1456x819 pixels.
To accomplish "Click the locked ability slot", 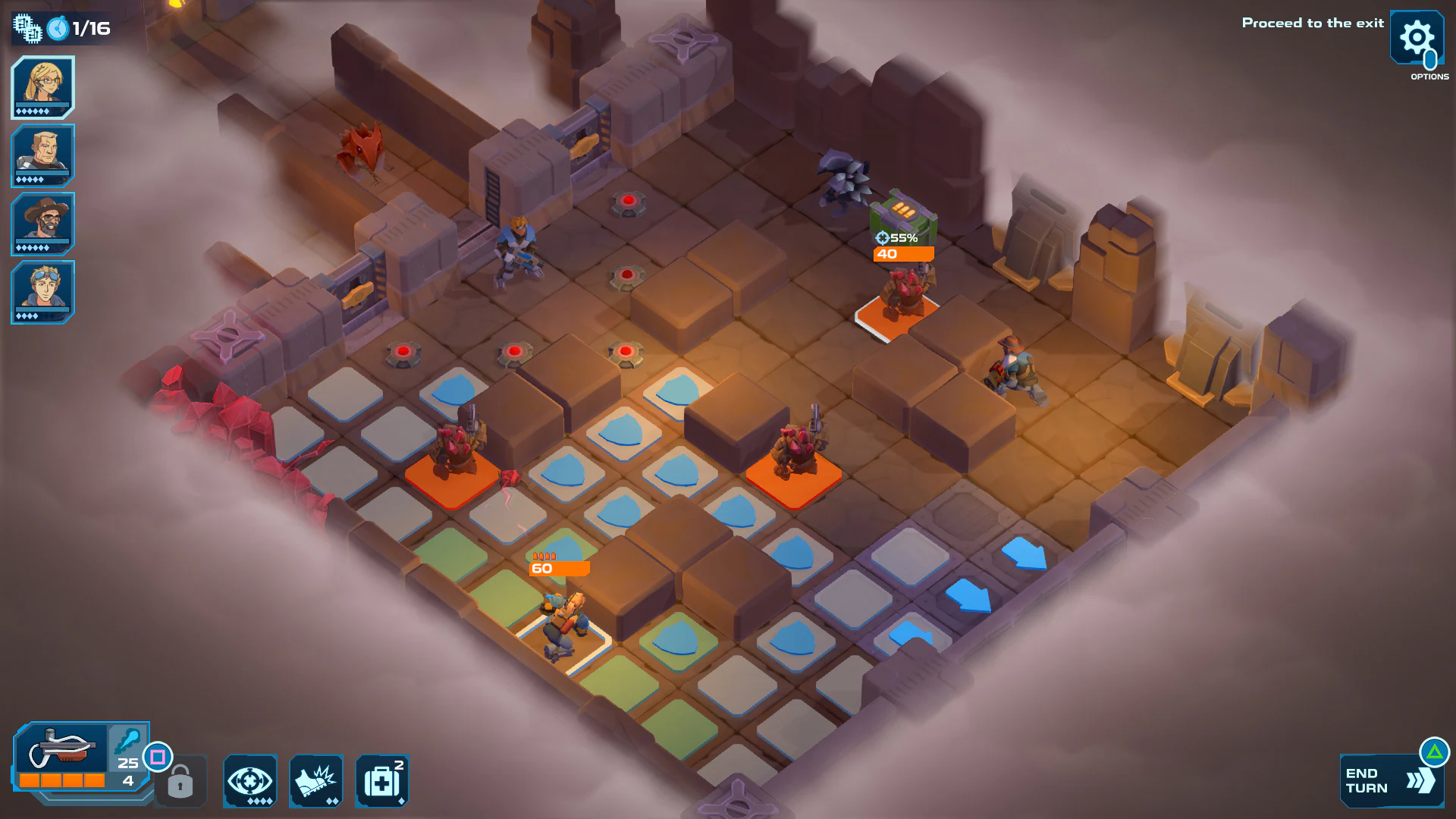I will tap(180, 782).
